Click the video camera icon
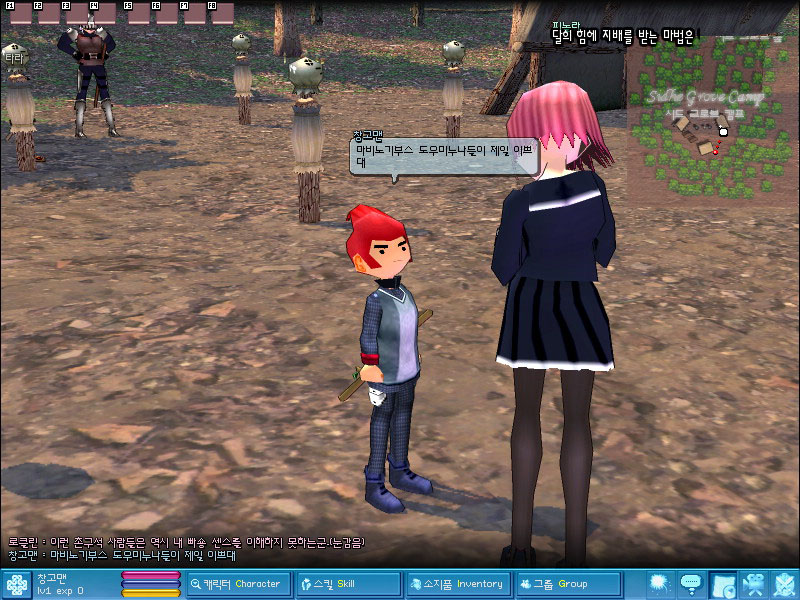Viewport: 800px width, 600px height. point(754,584)
